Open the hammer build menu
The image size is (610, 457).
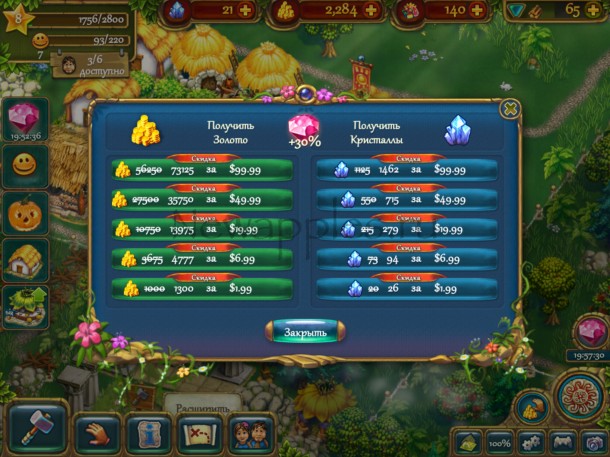[37, 427]
